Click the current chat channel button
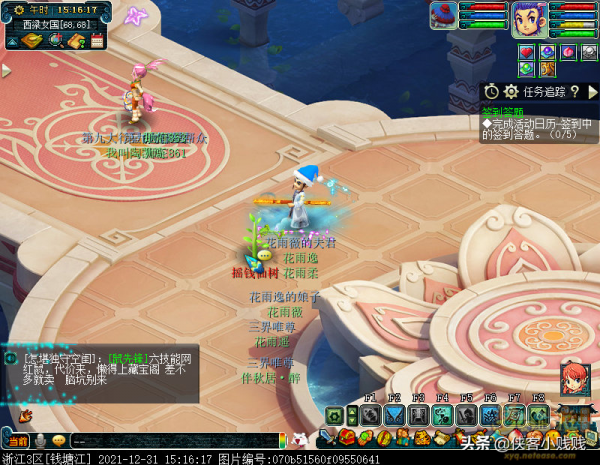The image size is (600, 465). 17,441
